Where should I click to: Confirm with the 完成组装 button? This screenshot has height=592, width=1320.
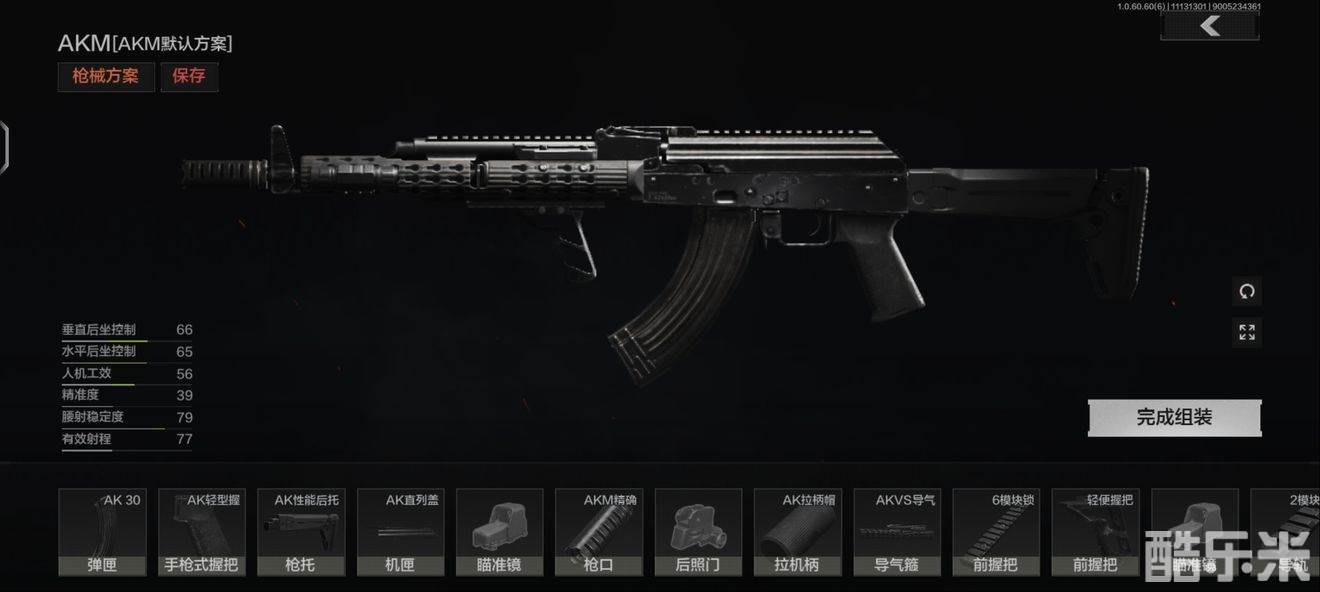1174,417
